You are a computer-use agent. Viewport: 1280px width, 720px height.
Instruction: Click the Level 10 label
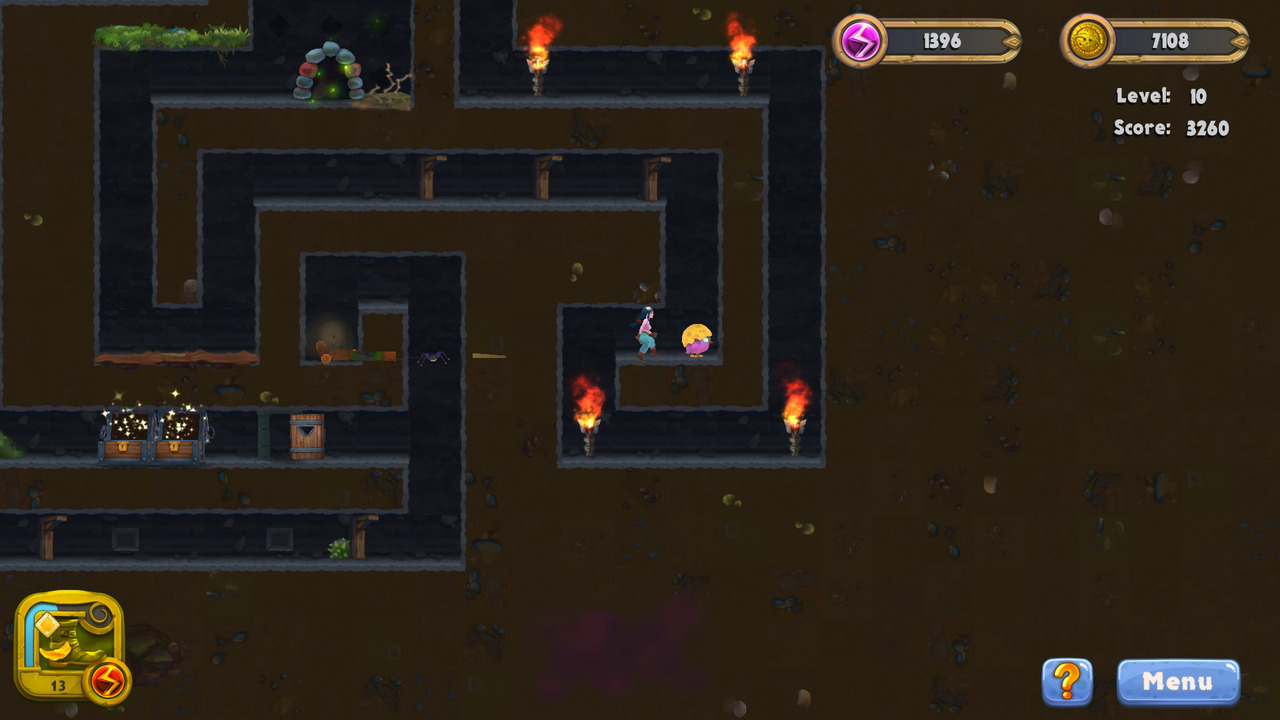tap(1160, 96)
